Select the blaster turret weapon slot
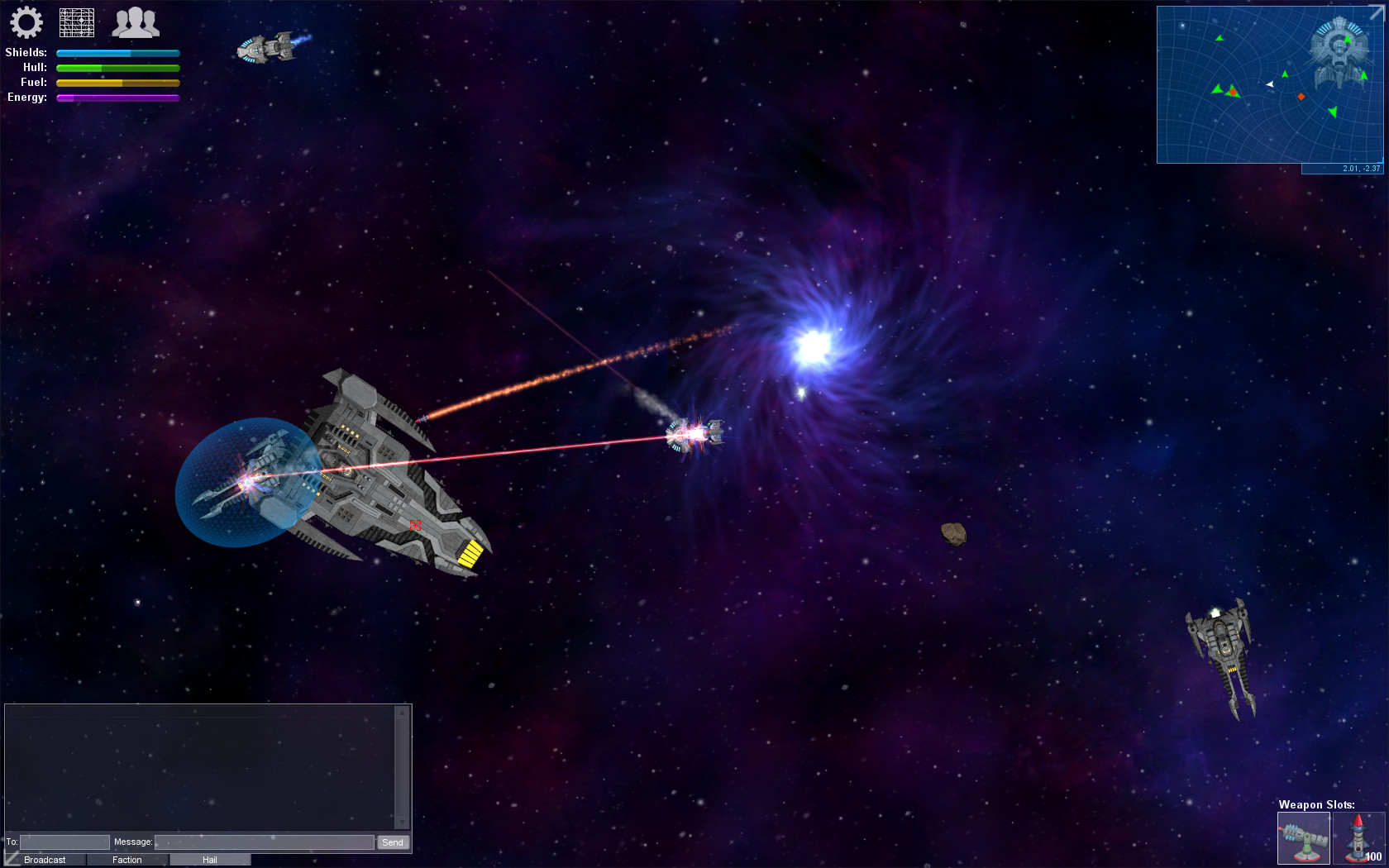This screenshot has width=1389, height=868. [1304, 837]
